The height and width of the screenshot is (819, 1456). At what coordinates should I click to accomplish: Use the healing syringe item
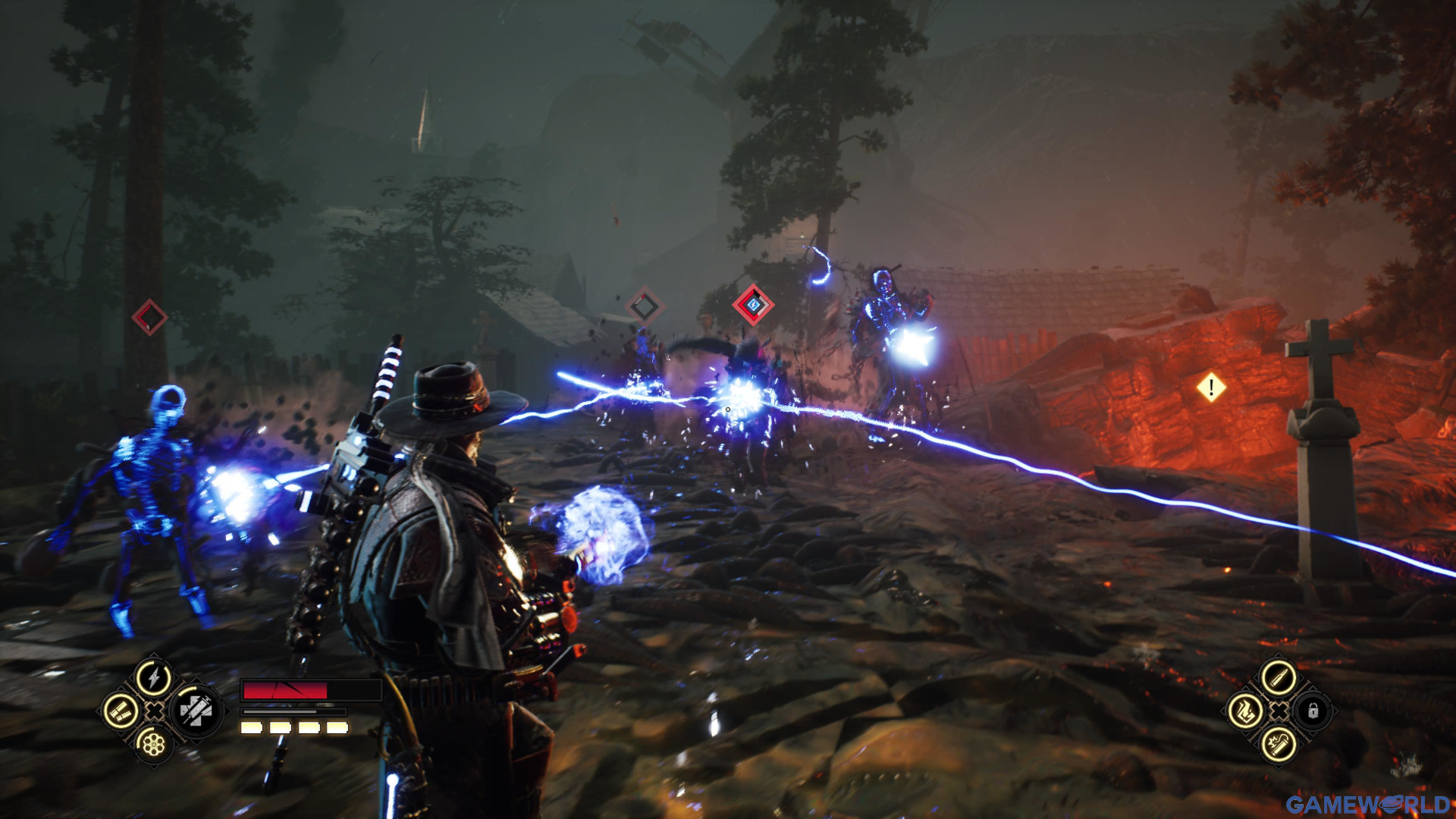(x=195, y=711)
